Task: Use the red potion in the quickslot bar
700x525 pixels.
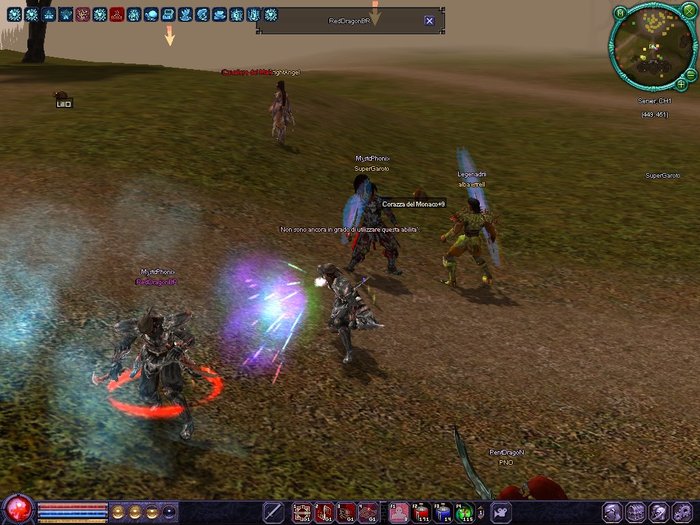Action: (x=421, y=512)
